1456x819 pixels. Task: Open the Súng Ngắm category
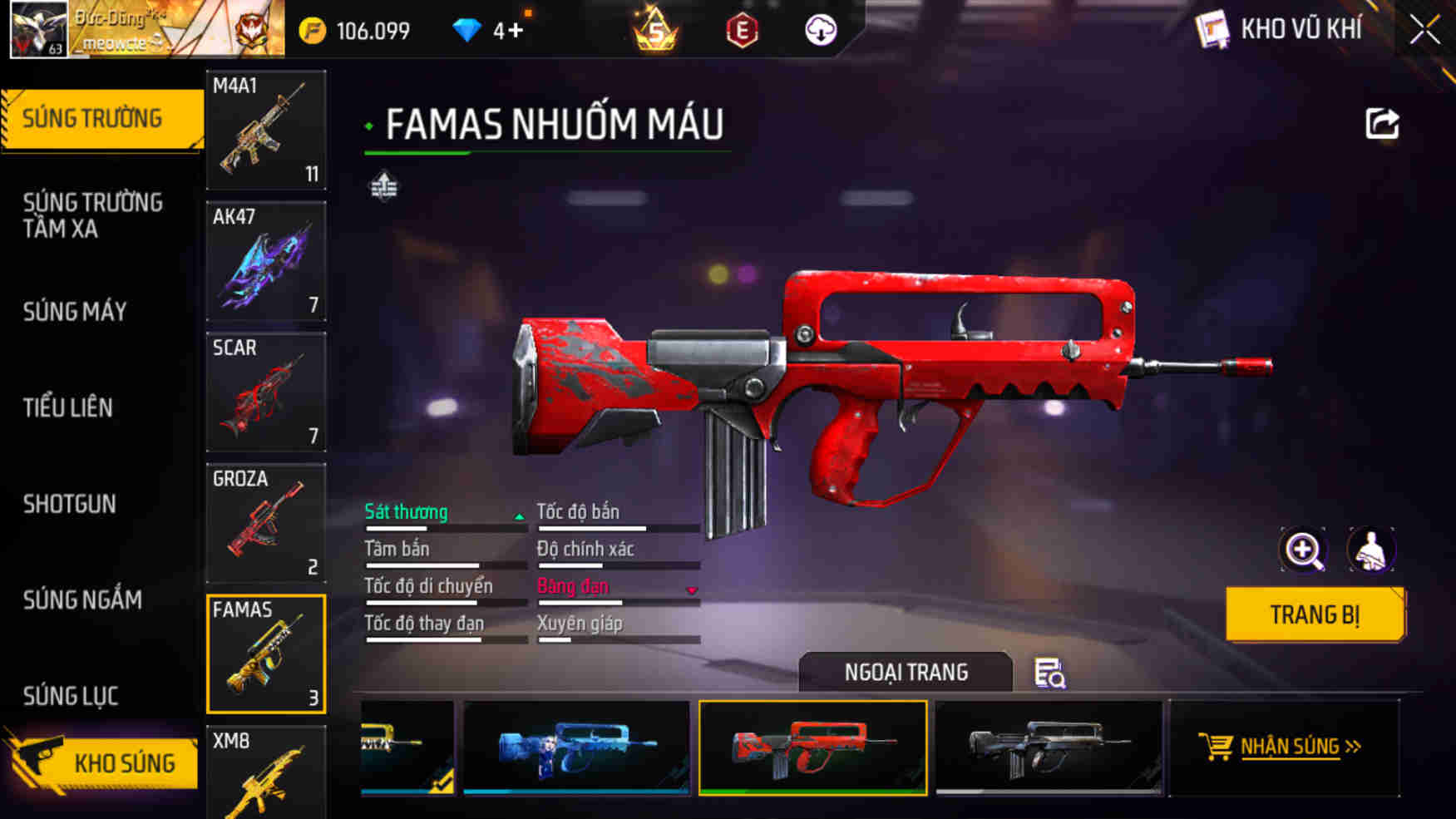pyautogui.click(x=82, y=599)
